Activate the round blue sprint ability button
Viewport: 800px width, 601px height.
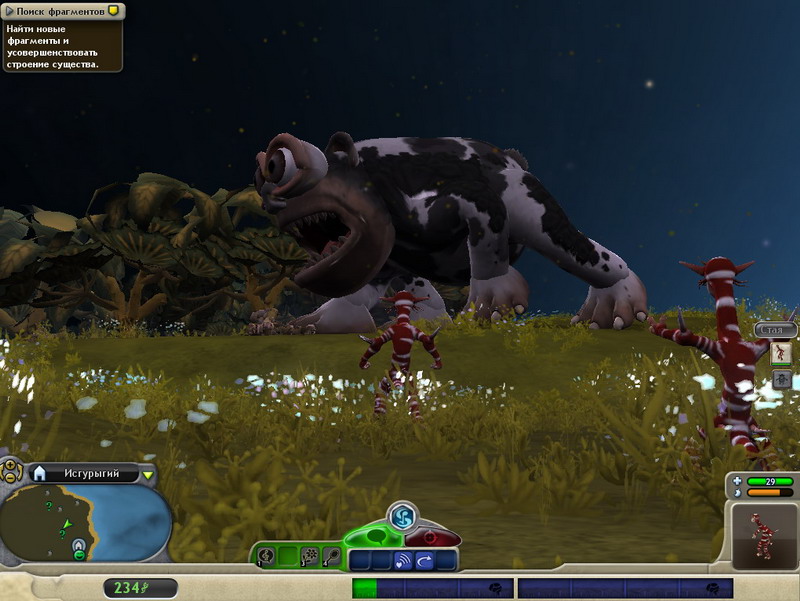[x=402, y=516]
